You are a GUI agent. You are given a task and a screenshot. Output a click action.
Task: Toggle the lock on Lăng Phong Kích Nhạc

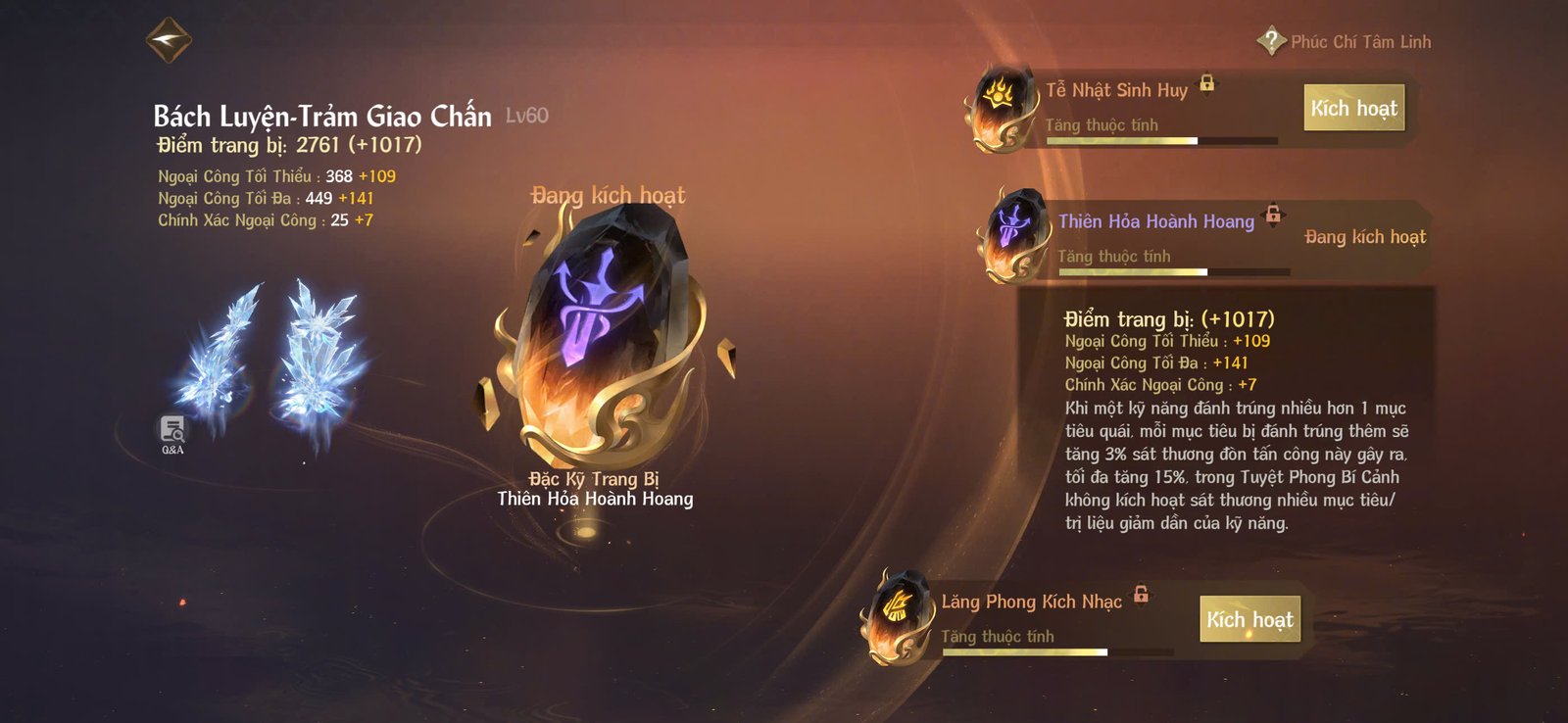coord(1141,595)
